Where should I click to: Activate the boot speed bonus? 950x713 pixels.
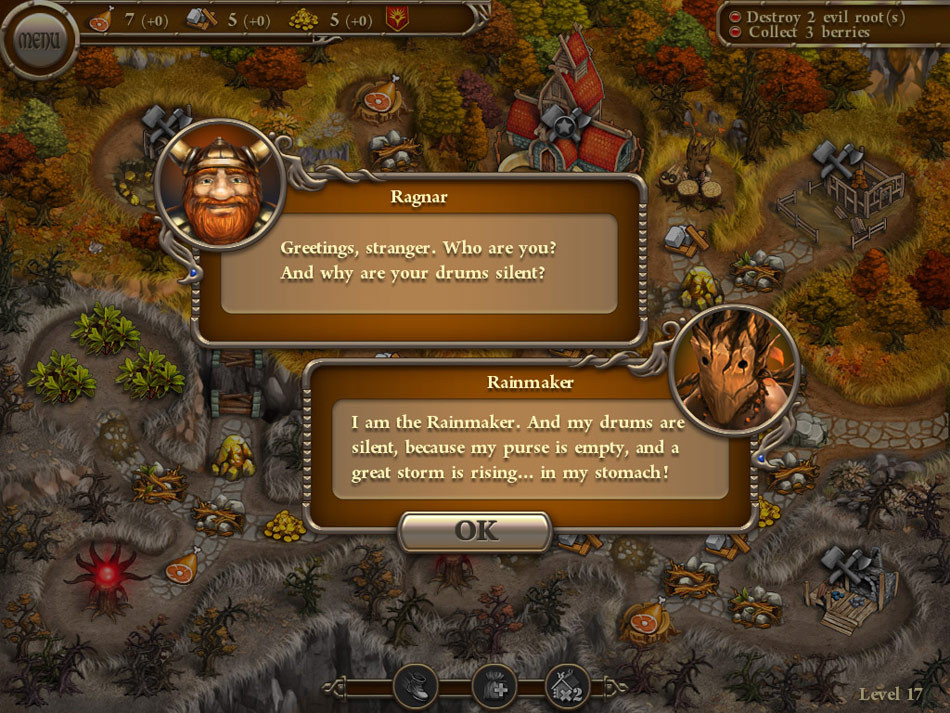pyautogui.click(x=415, y=686)
